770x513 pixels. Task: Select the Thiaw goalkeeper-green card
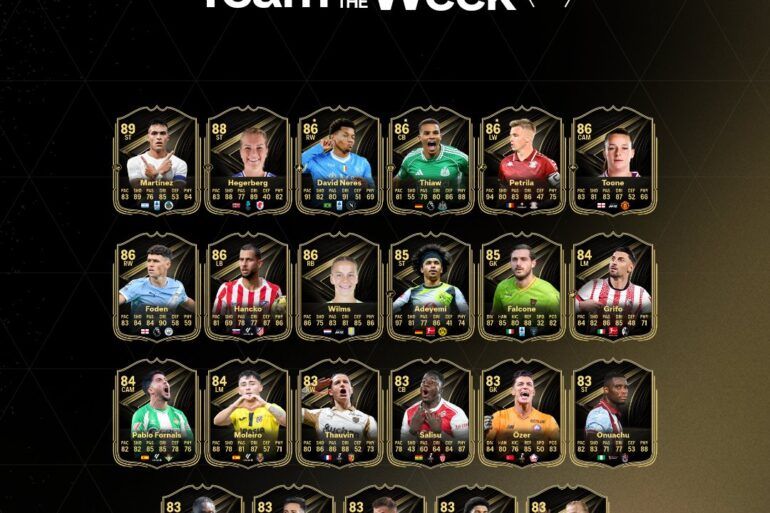coord(430,160)
